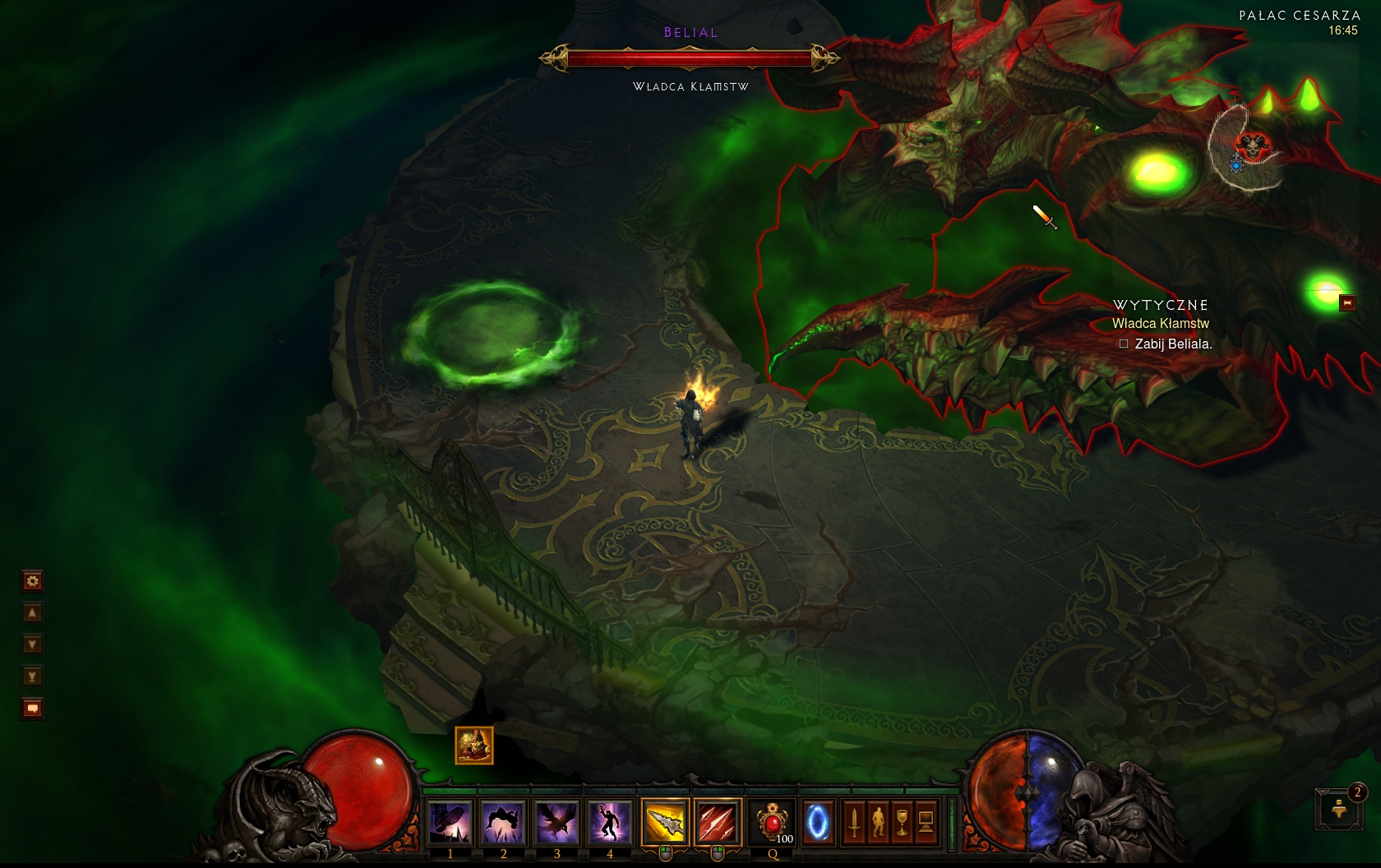Activate the Caltrops skill in slot 1

[x=450, y=821]
